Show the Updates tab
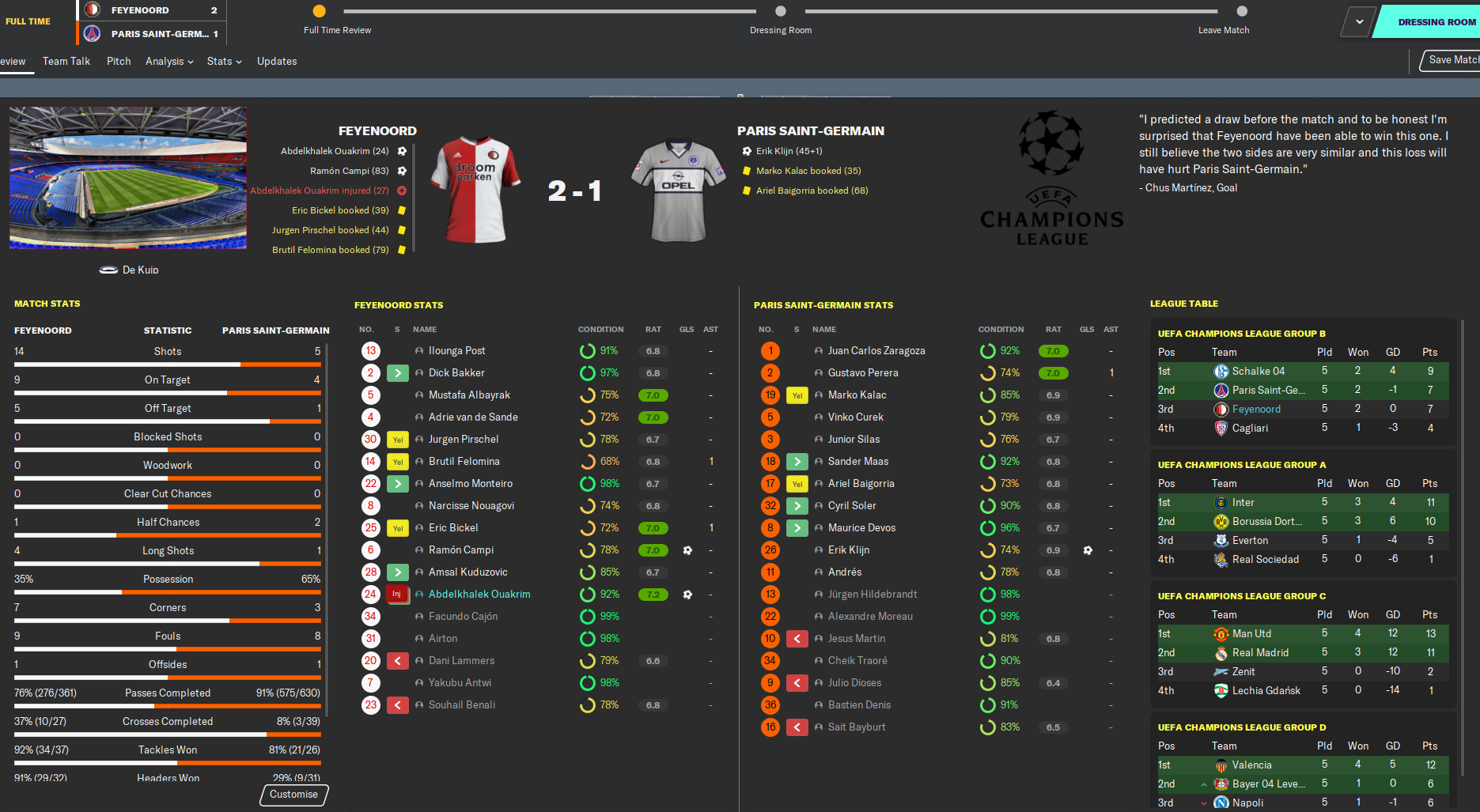Image resolution: width=1480 pixels, height=812 pixels. click(277, 61)
